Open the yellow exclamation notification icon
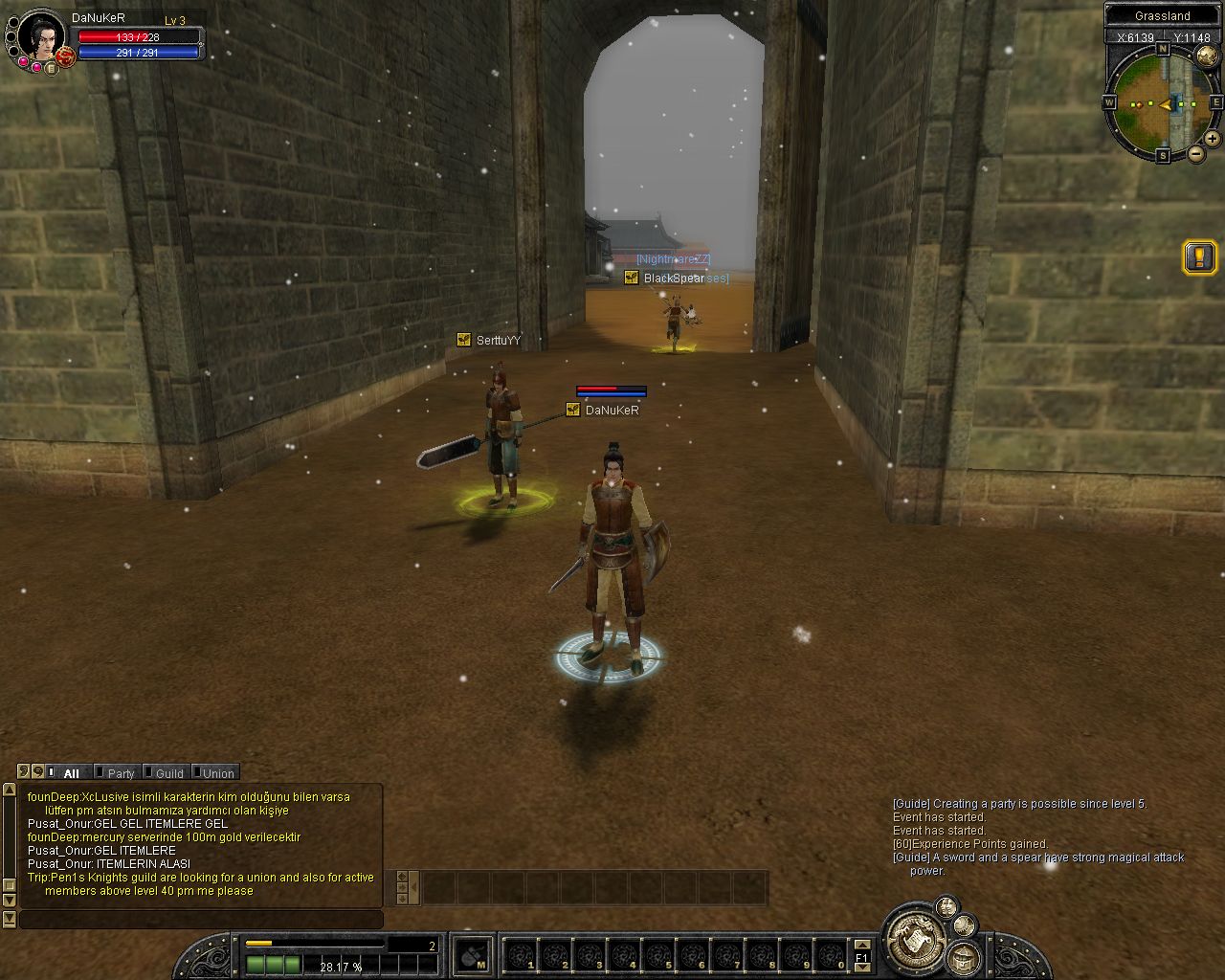The height and width of the screenshot is (980, 1225). pos(1200,256)
